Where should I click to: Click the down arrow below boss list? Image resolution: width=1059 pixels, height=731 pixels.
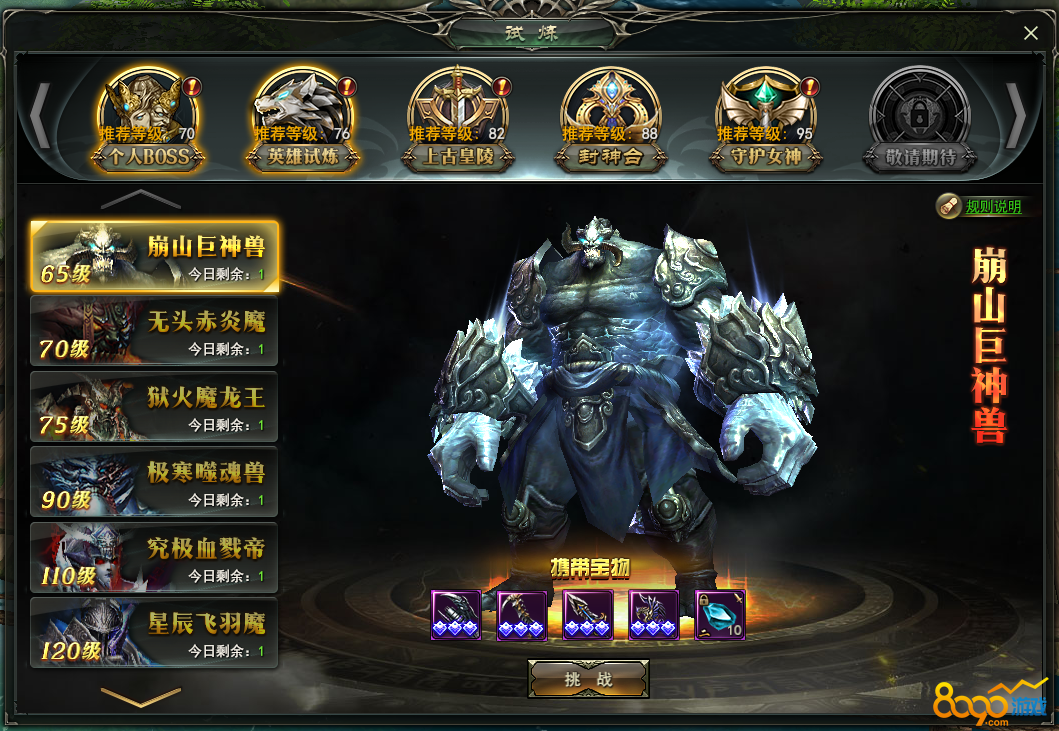[x=140, y=694]
